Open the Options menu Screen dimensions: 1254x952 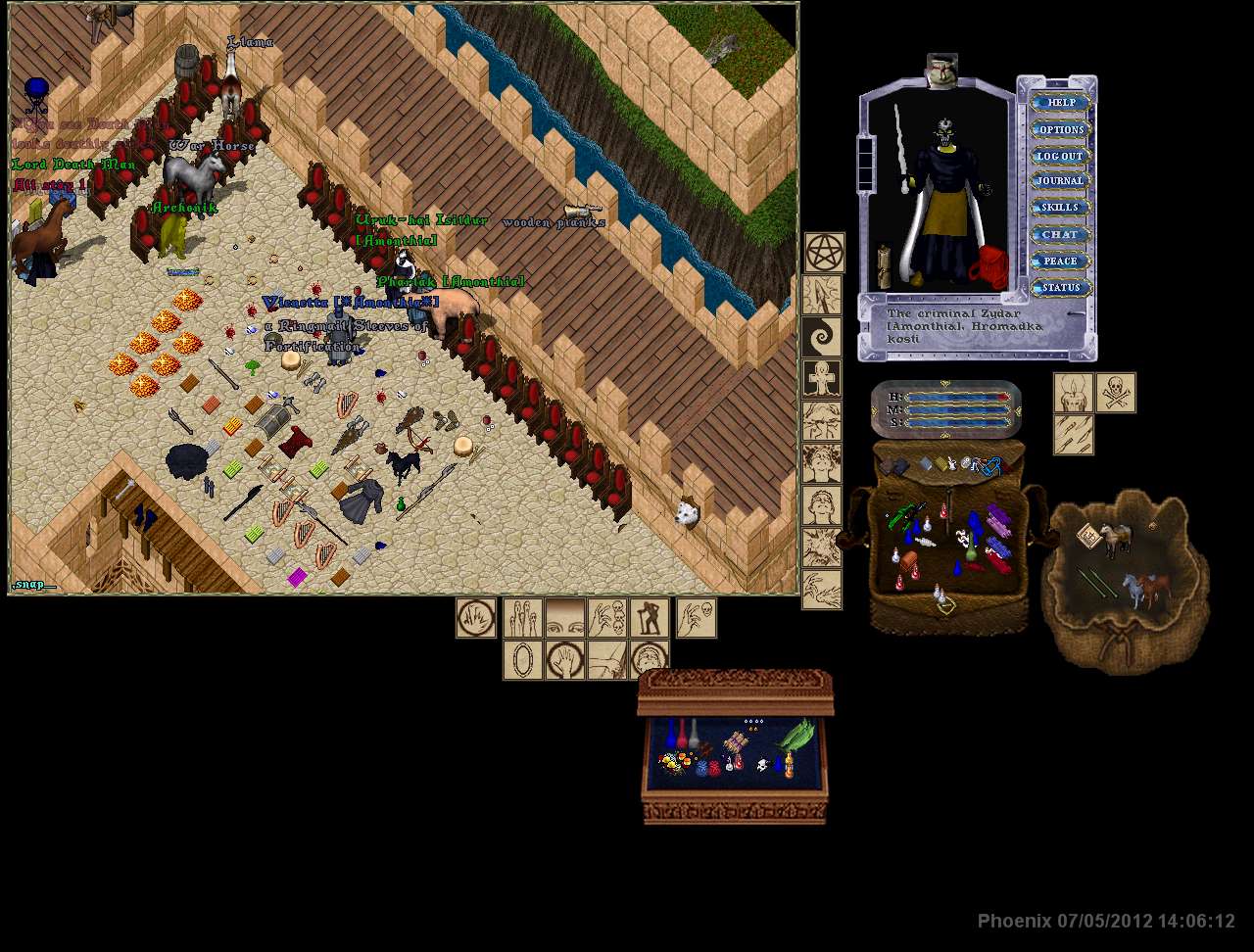click(x=1061, y=129)
